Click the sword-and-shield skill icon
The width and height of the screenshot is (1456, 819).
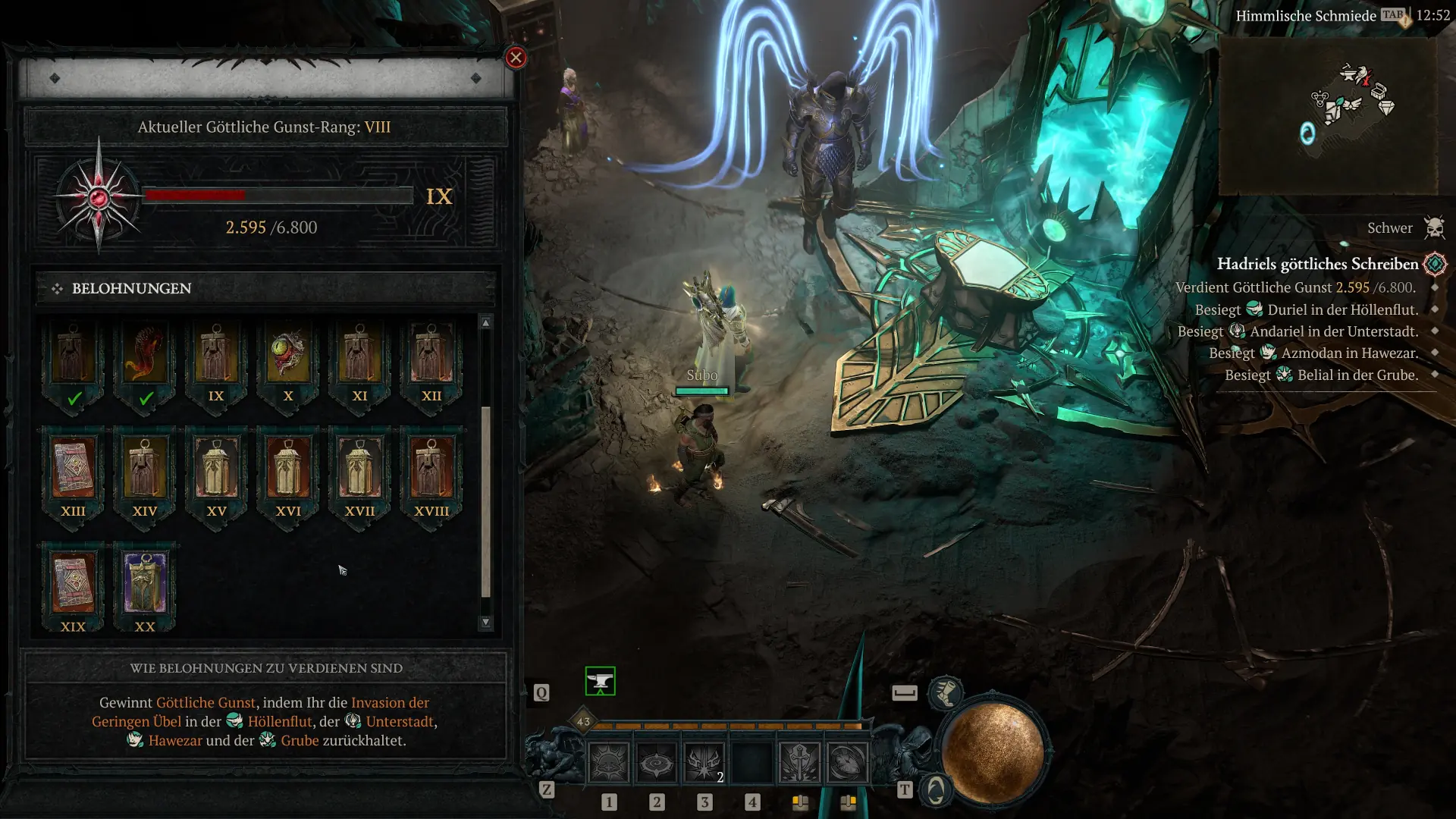pyautogui.click(x=800, y=762)
